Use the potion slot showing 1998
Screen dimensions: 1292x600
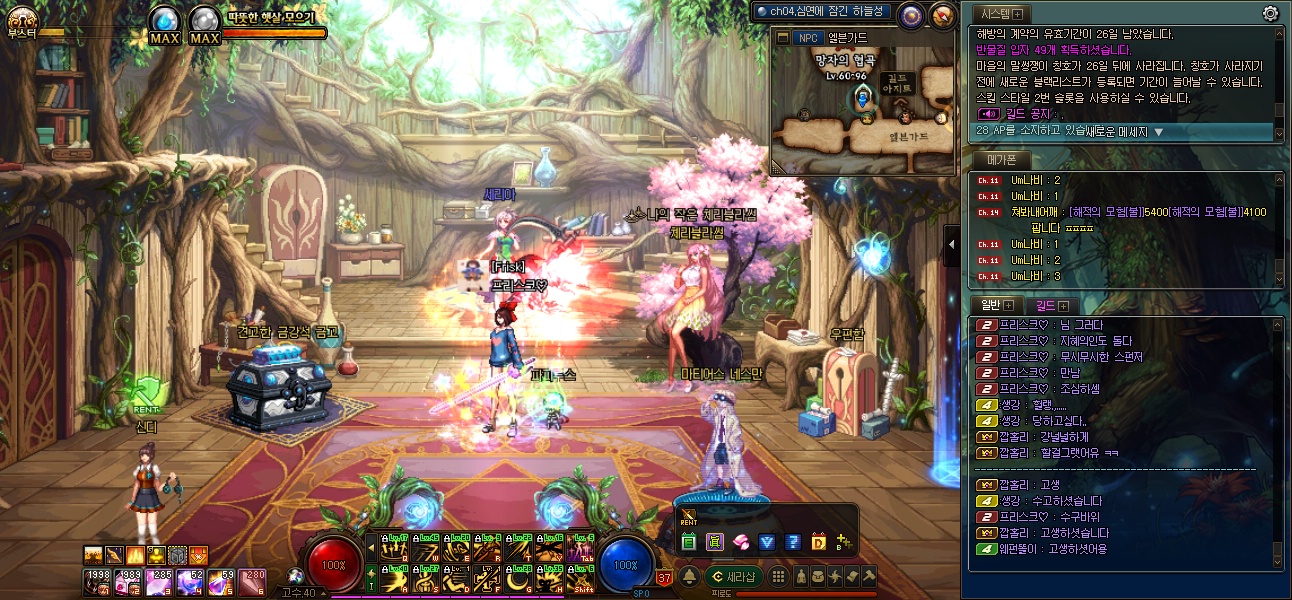point(96,579)
